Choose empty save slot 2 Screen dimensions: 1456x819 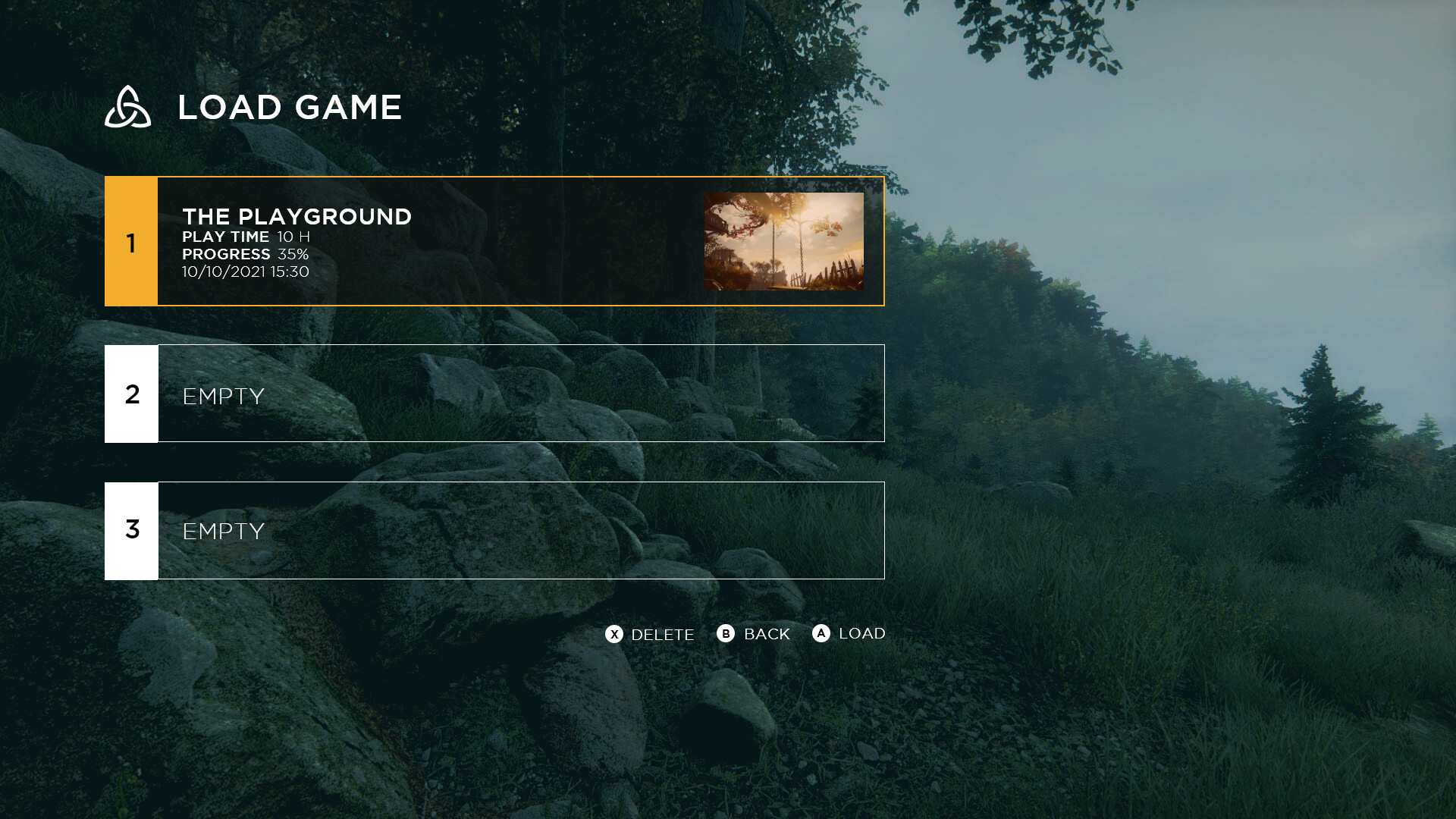(x=494, y=394)
